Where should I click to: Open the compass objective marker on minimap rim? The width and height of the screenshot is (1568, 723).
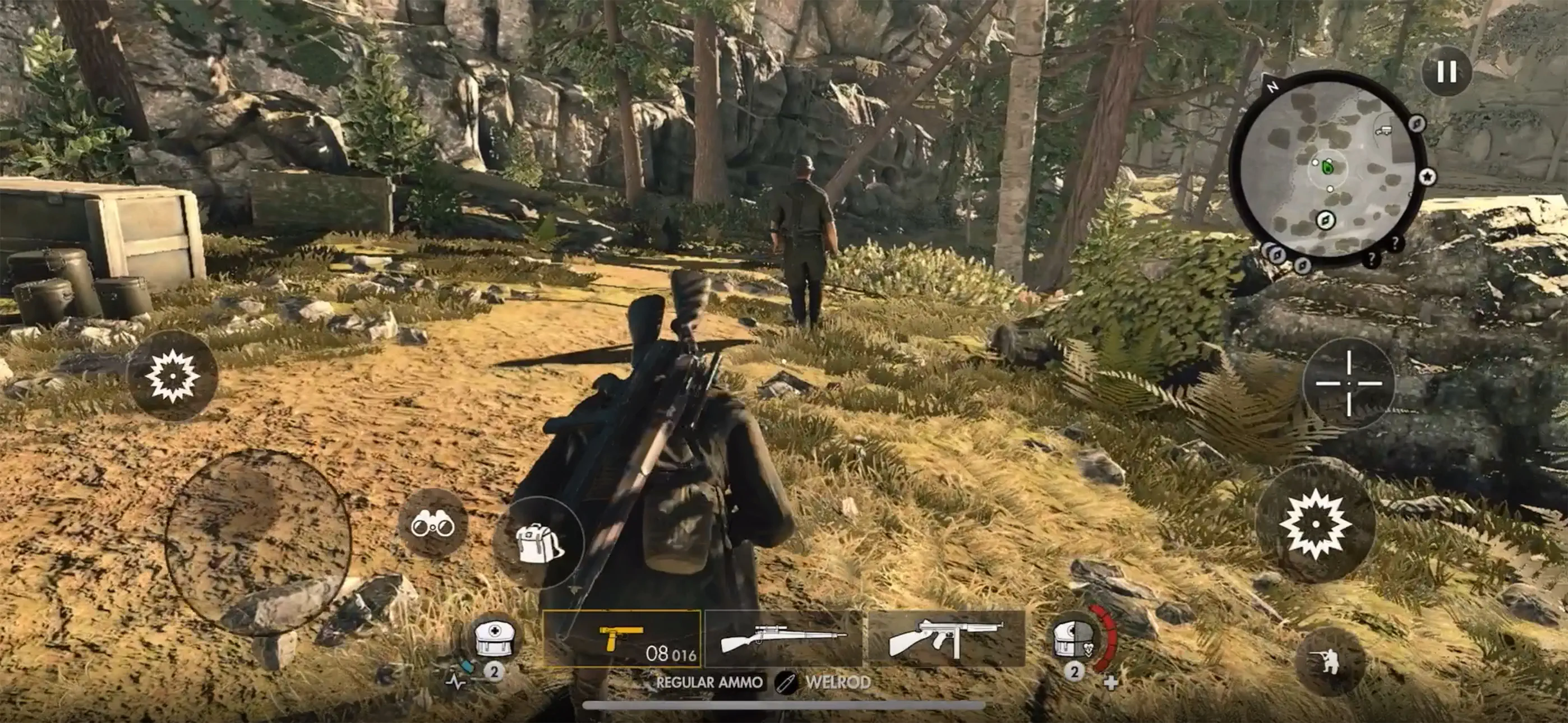pyautogui.click(x=1417, y=124)
